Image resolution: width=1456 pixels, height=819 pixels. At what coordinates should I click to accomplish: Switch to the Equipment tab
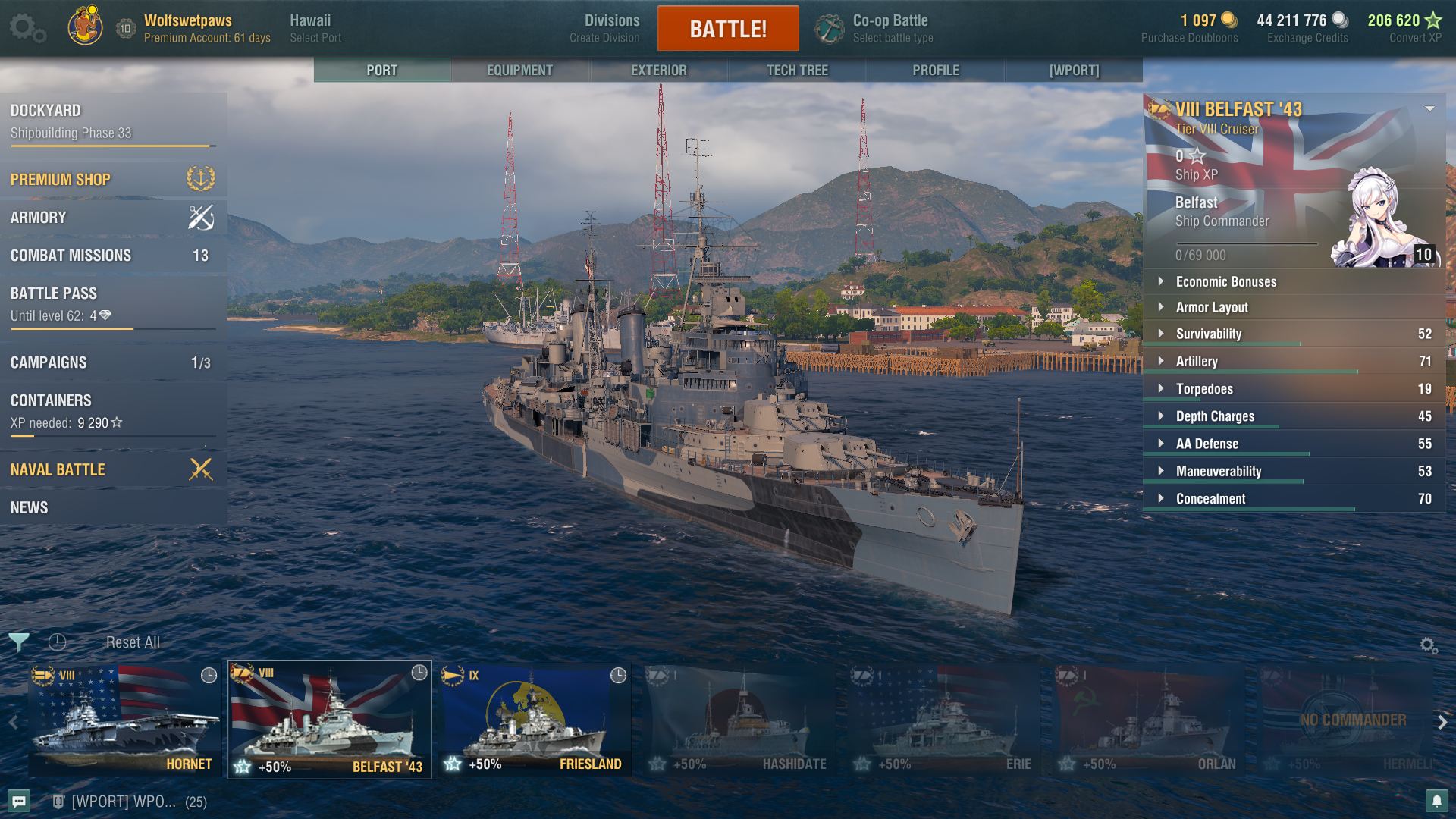519,70
